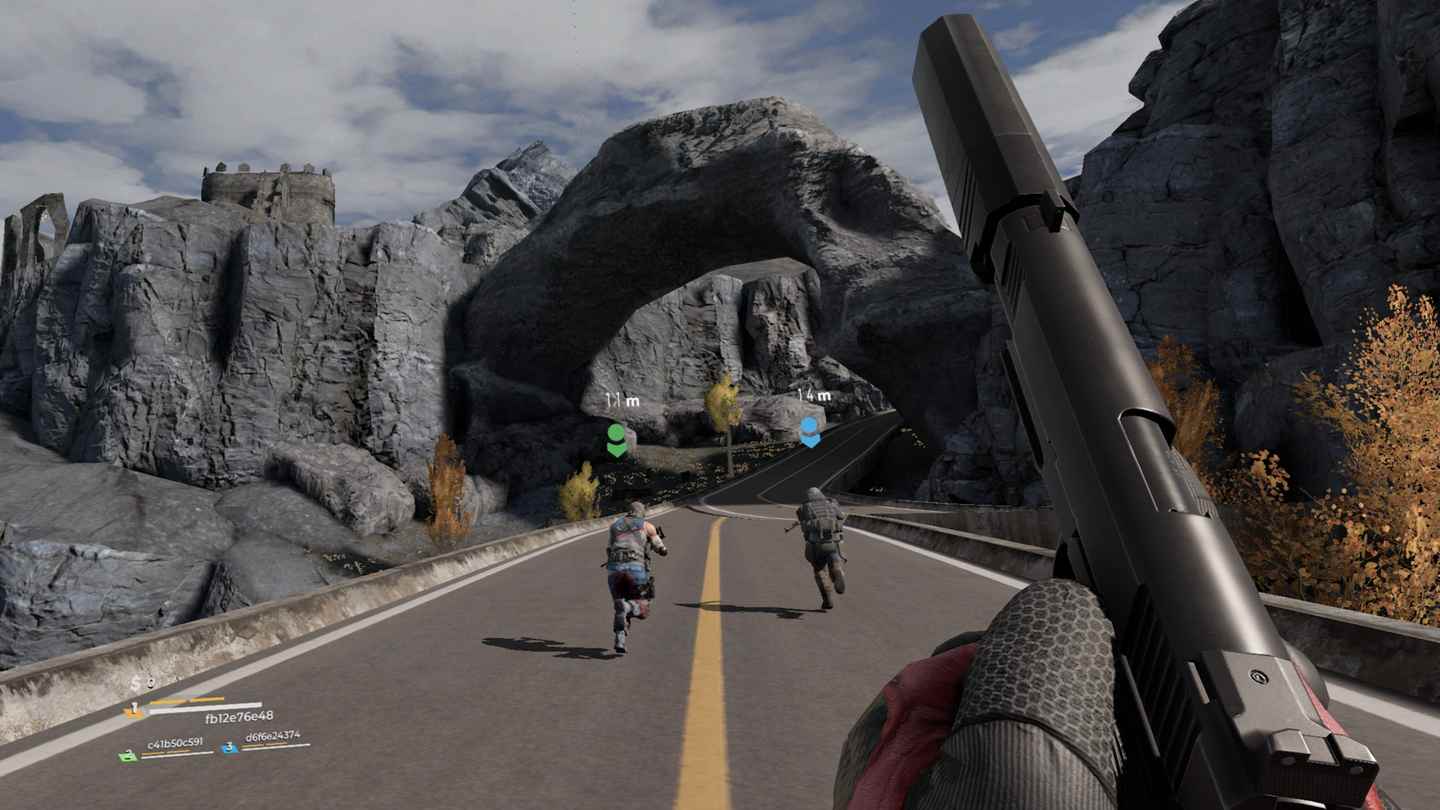1440x810 pixels.
Task: Select teammate name d6f6e24374
Action: [x=273, y=737]
